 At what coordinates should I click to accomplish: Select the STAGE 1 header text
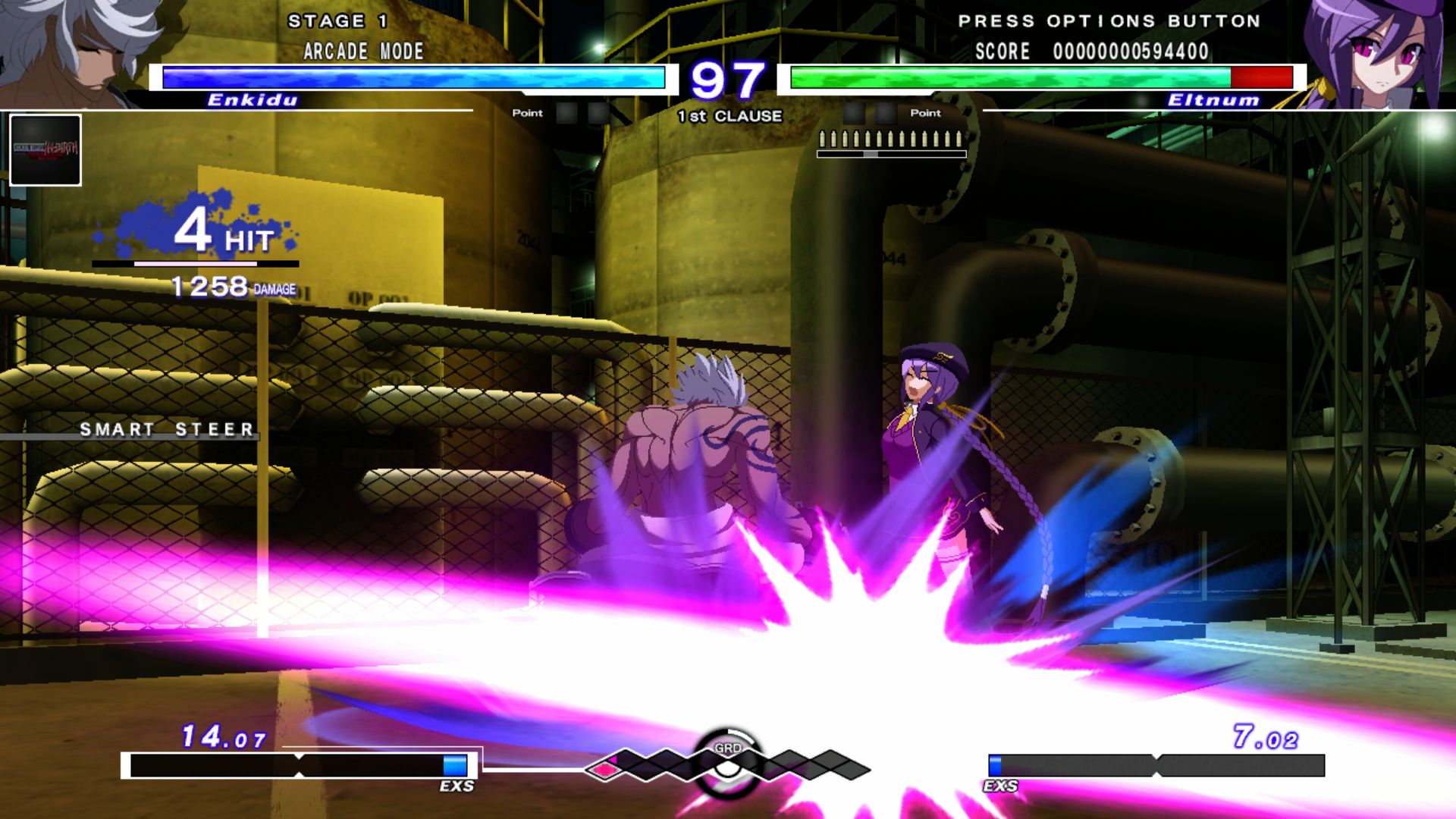tap(336, 20)
